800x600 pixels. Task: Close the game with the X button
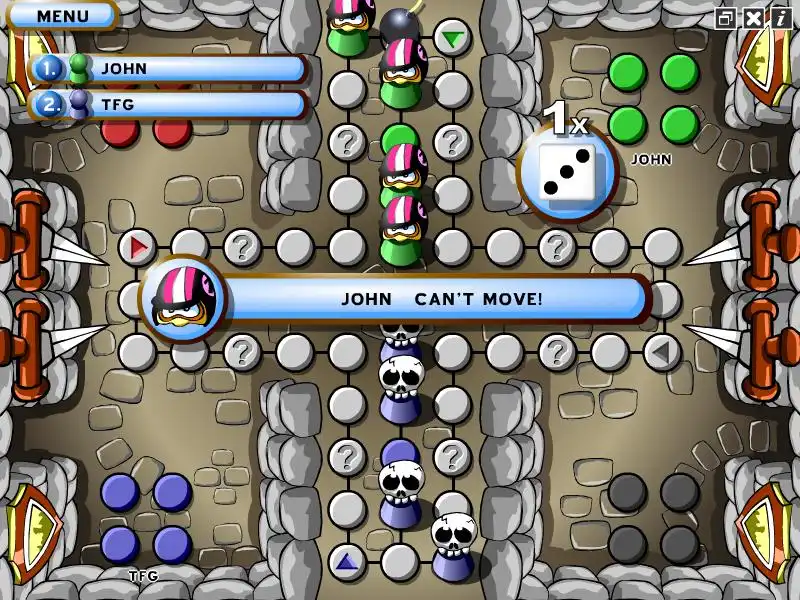click(752, 18)
